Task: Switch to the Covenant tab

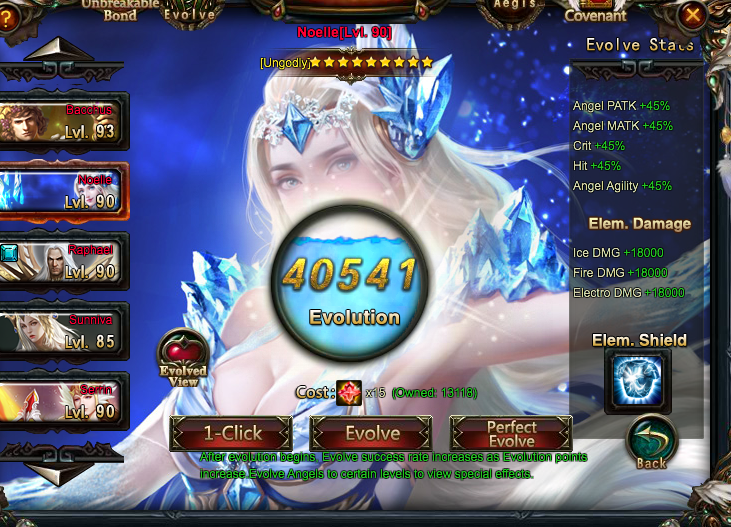Action: point(596,13)
